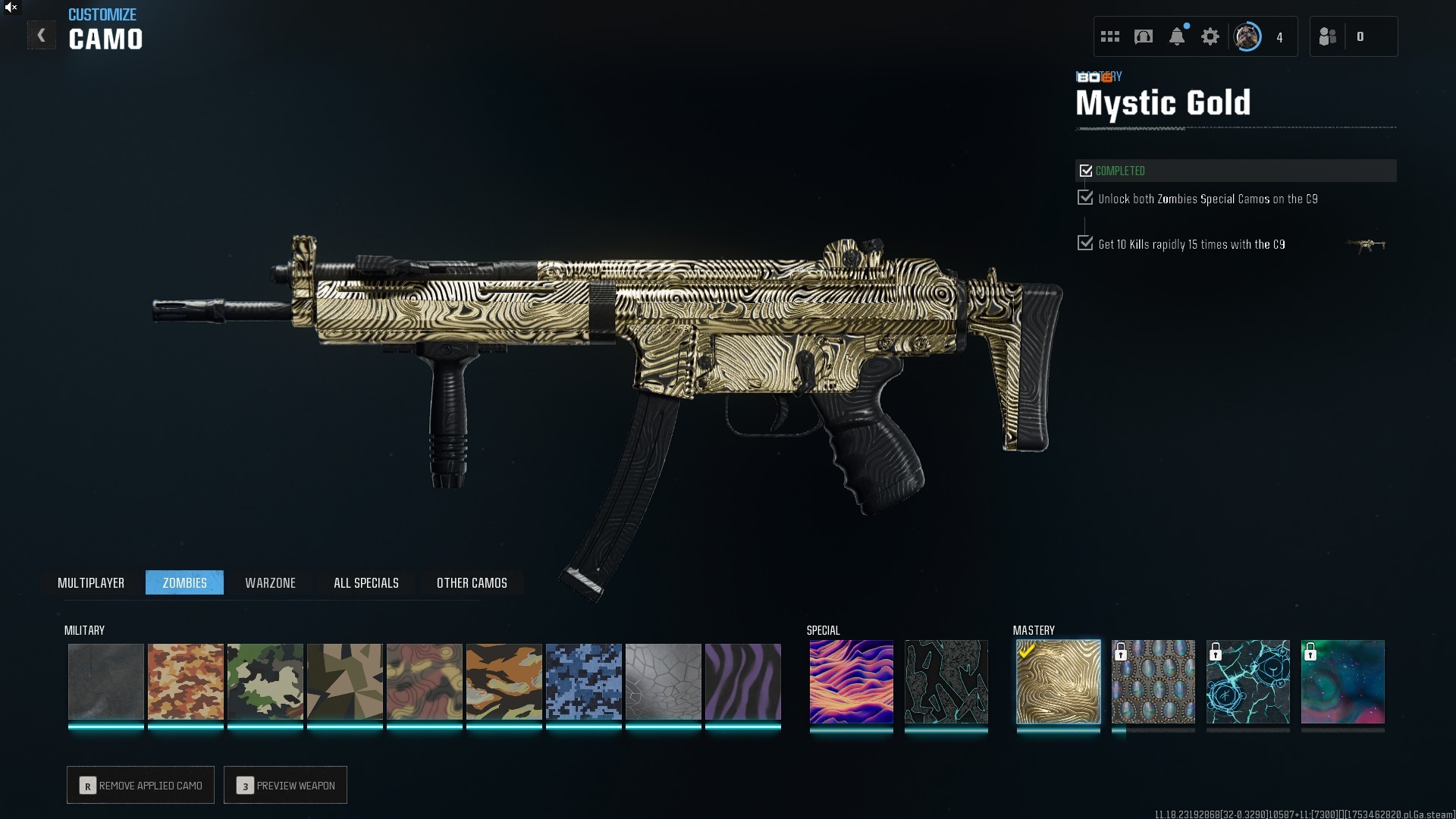The height and width of the screenshot is (819, 1456).
Task: Switch to the Multiplayer camo tab
Action: 91,582
